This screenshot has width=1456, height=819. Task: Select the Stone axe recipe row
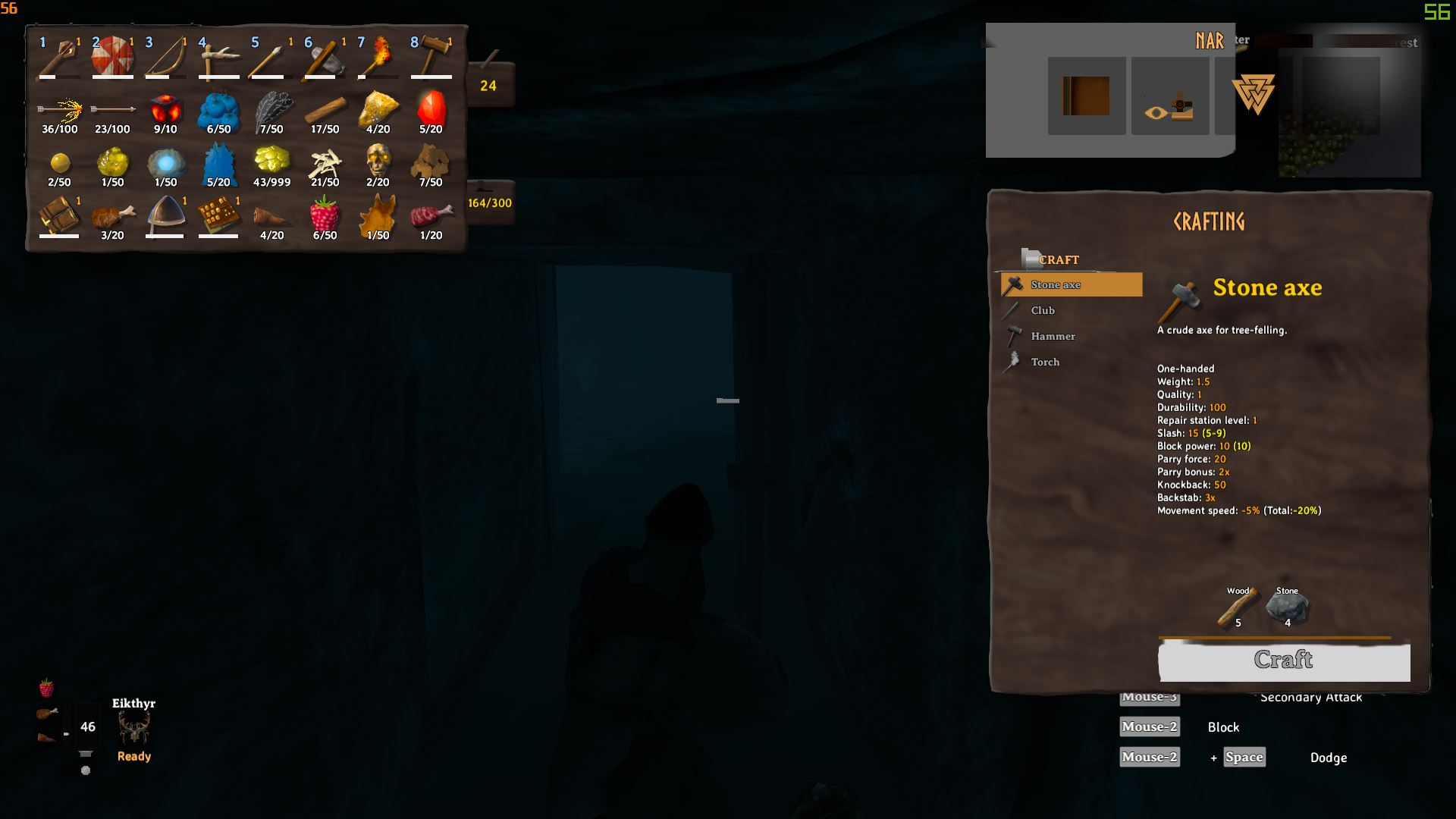(1071, 284)
